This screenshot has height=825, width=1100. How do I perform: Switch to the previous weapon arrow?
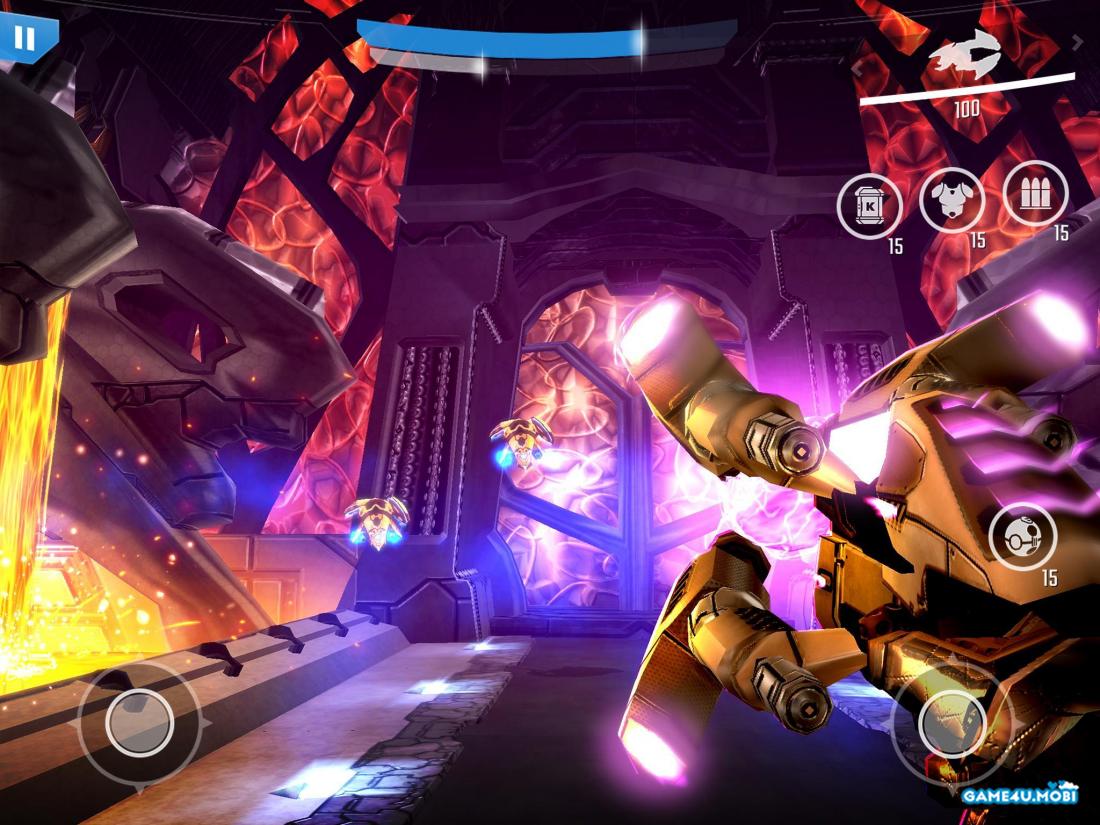point(858,68)
